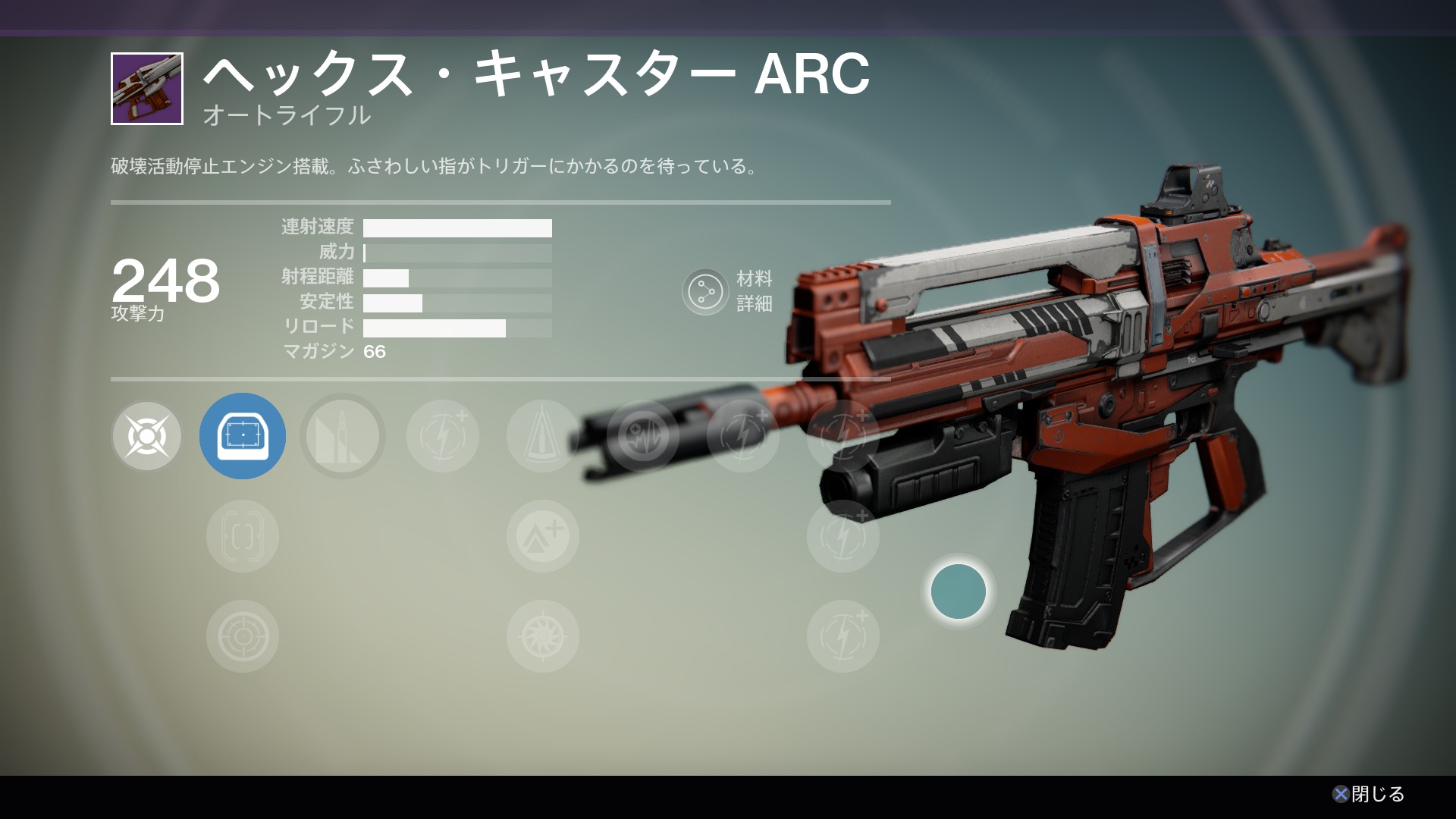Screen dimensions: 1456x819
Task: Select the heartbeat waveform perk node
Action: (x=643, y=436)
